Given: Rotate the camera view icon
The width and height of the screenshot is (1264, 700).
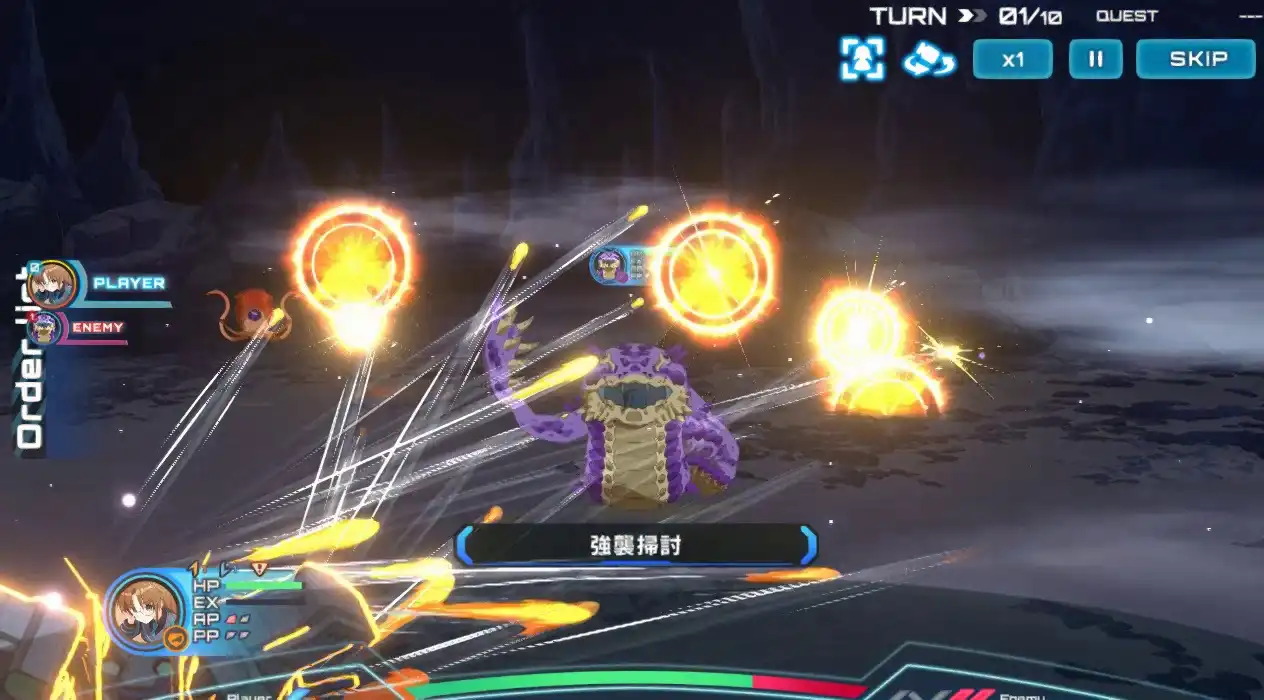Looking at the screenshot, I should click(929, 60).
